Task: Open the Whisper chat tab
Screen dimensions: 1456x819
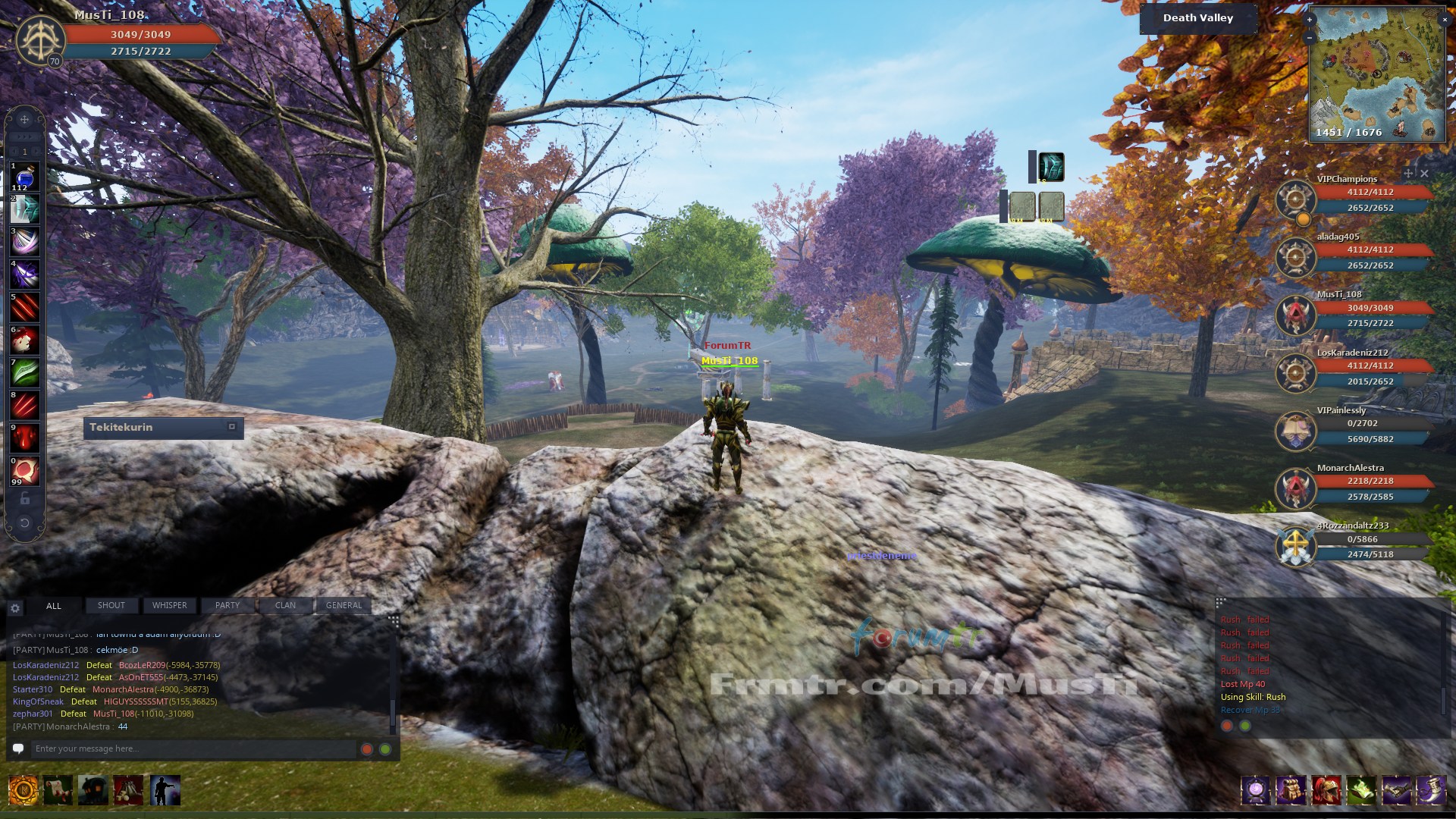Action: coord(169,605)
